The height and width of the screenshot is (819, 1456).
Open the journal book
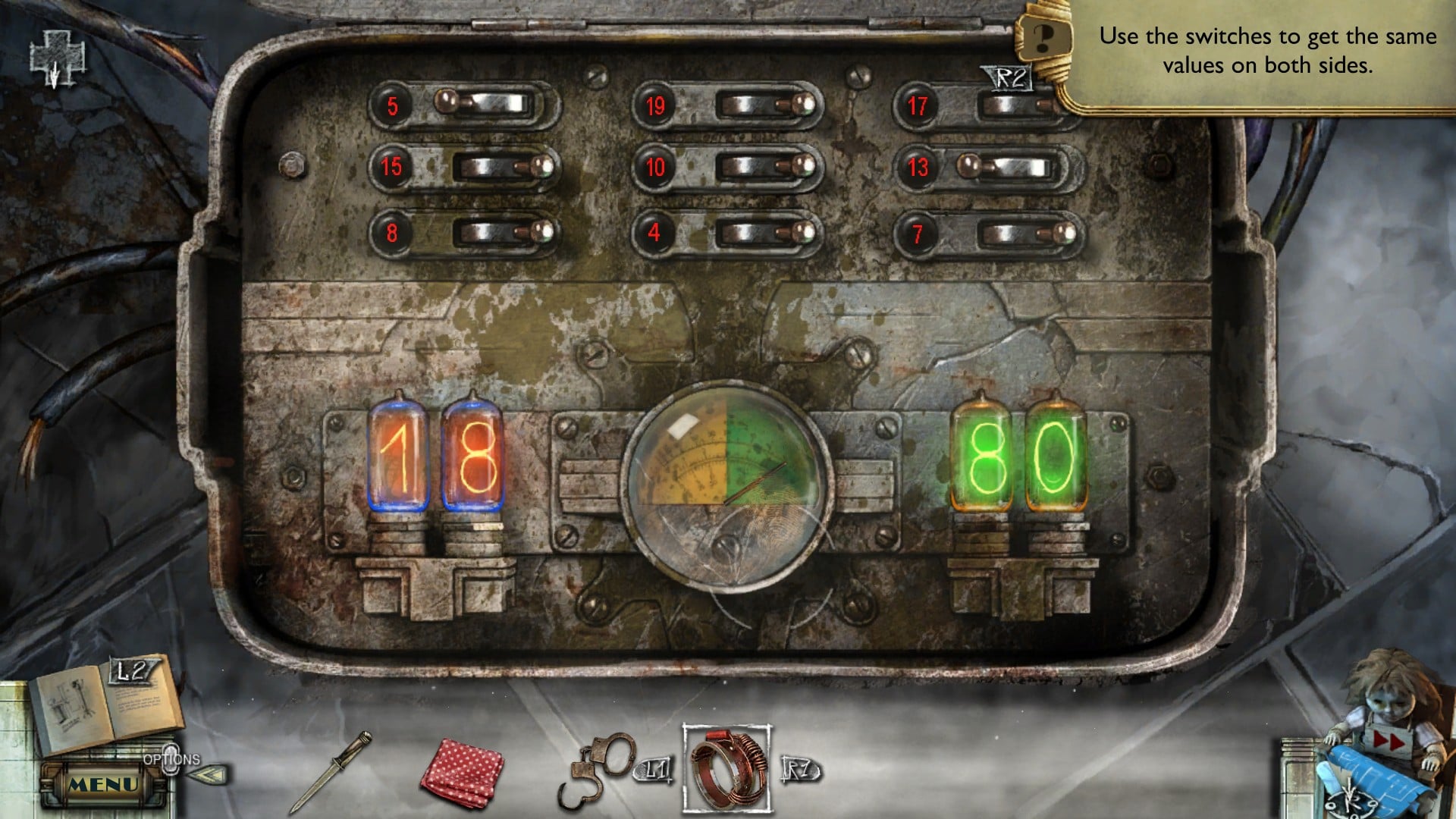106,709
